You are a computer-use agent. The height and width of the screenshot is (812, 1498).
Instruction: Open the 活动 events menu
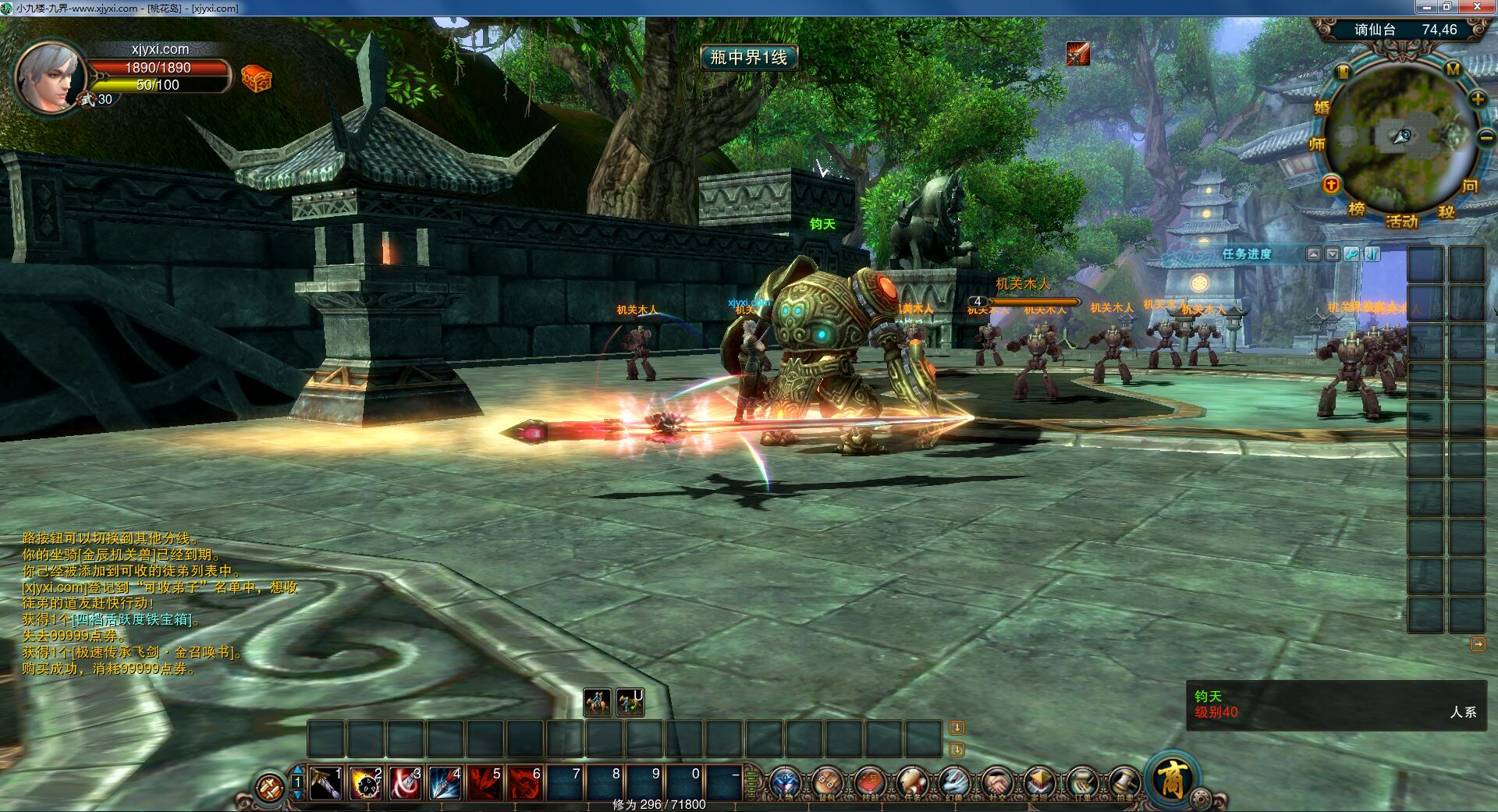[x=1401, y=222]
